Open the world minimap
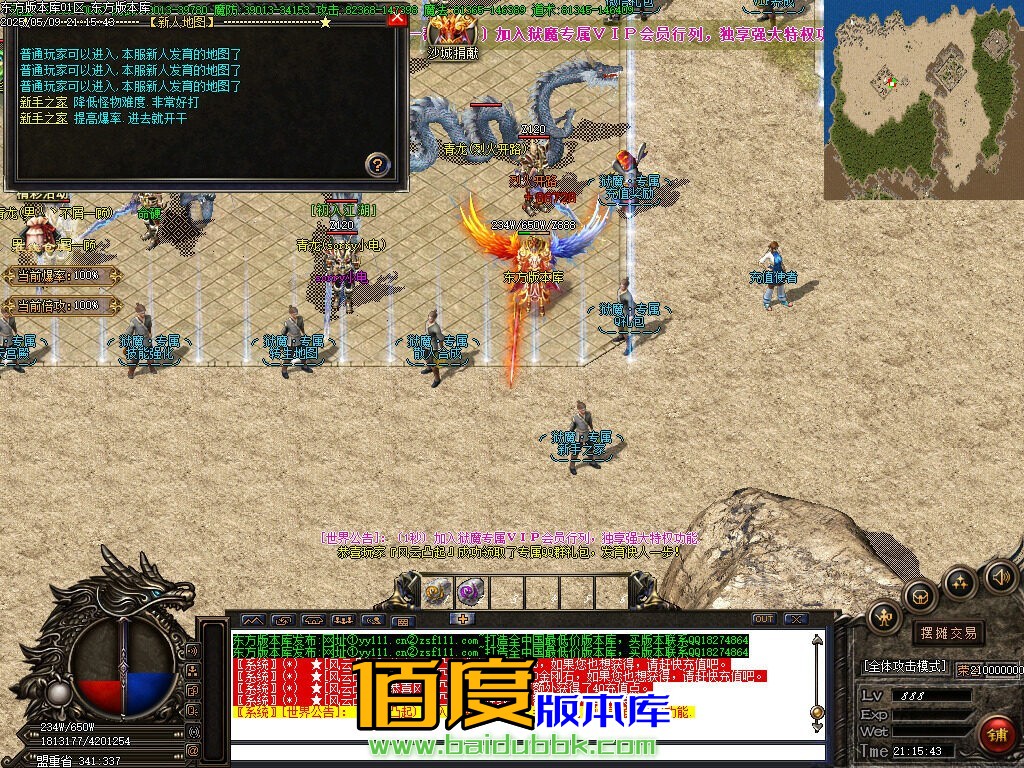This screenshot has width=1024, height=768. 923,100
